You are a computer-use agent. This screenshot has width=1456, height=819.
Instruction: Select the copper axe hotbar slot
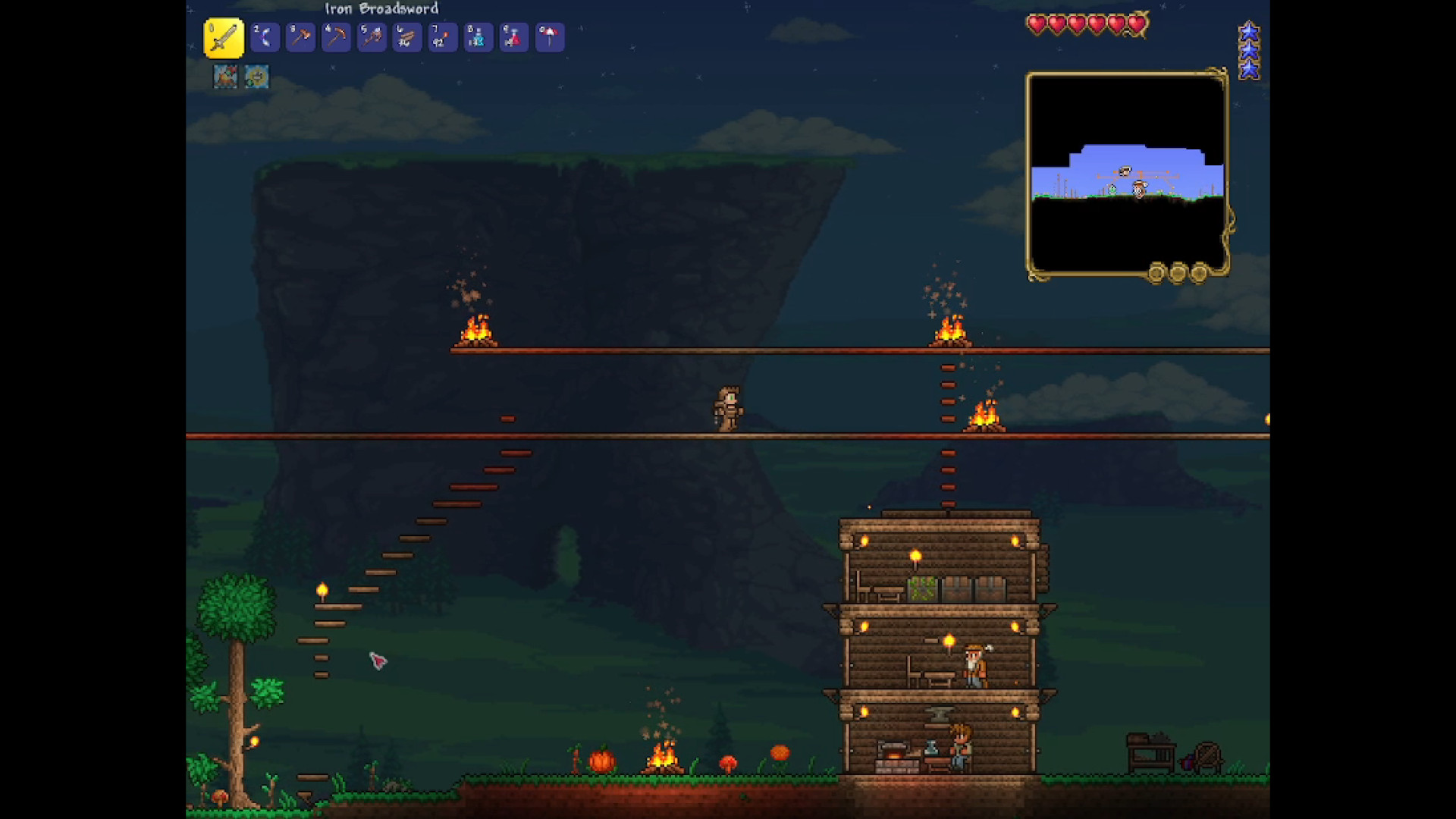click(x=300, y=37)
